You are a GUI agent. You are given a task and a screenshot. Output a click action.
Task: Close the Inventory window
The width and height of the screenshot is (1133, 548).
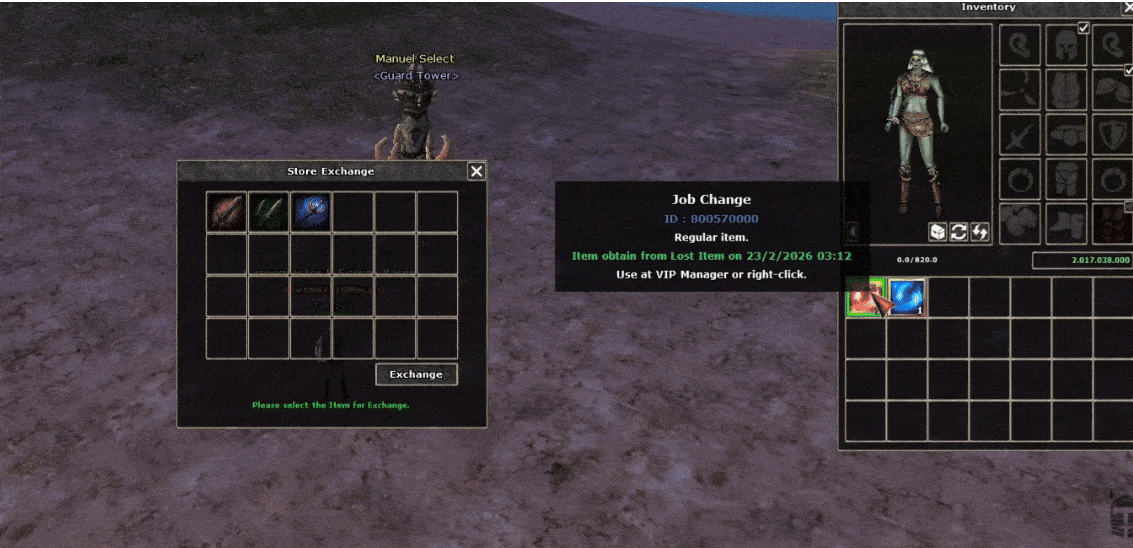pyautogui.click(x=1126, y=7)
